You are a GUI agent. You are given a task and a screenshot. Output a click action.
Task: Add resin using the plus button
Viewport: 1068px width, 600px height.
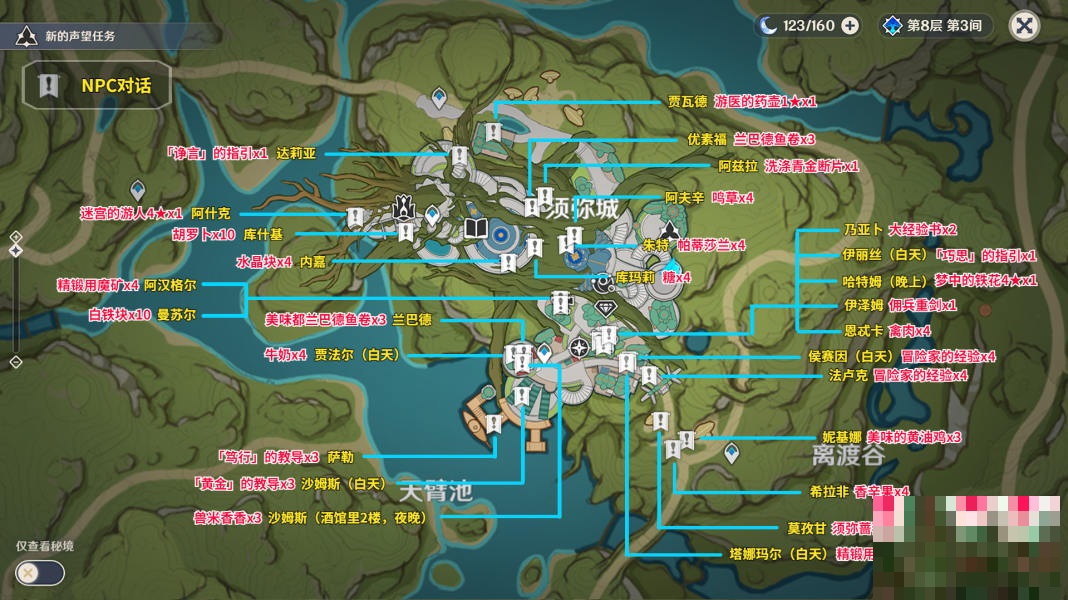[x=850, y=26]
